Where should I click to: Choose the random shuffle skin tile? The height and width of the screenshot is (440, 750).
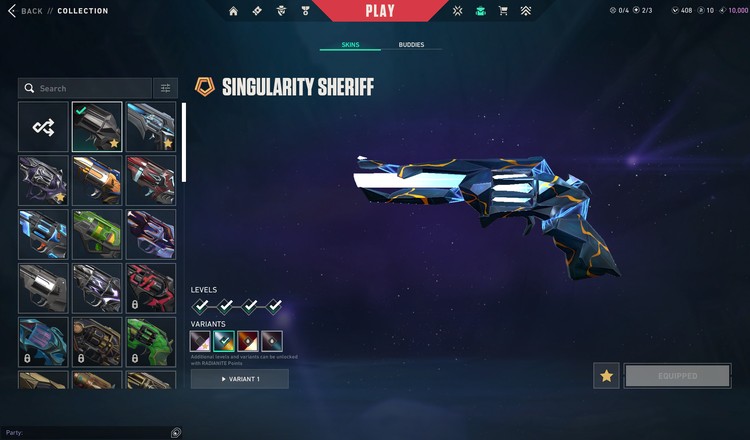(x=43, y=127)
